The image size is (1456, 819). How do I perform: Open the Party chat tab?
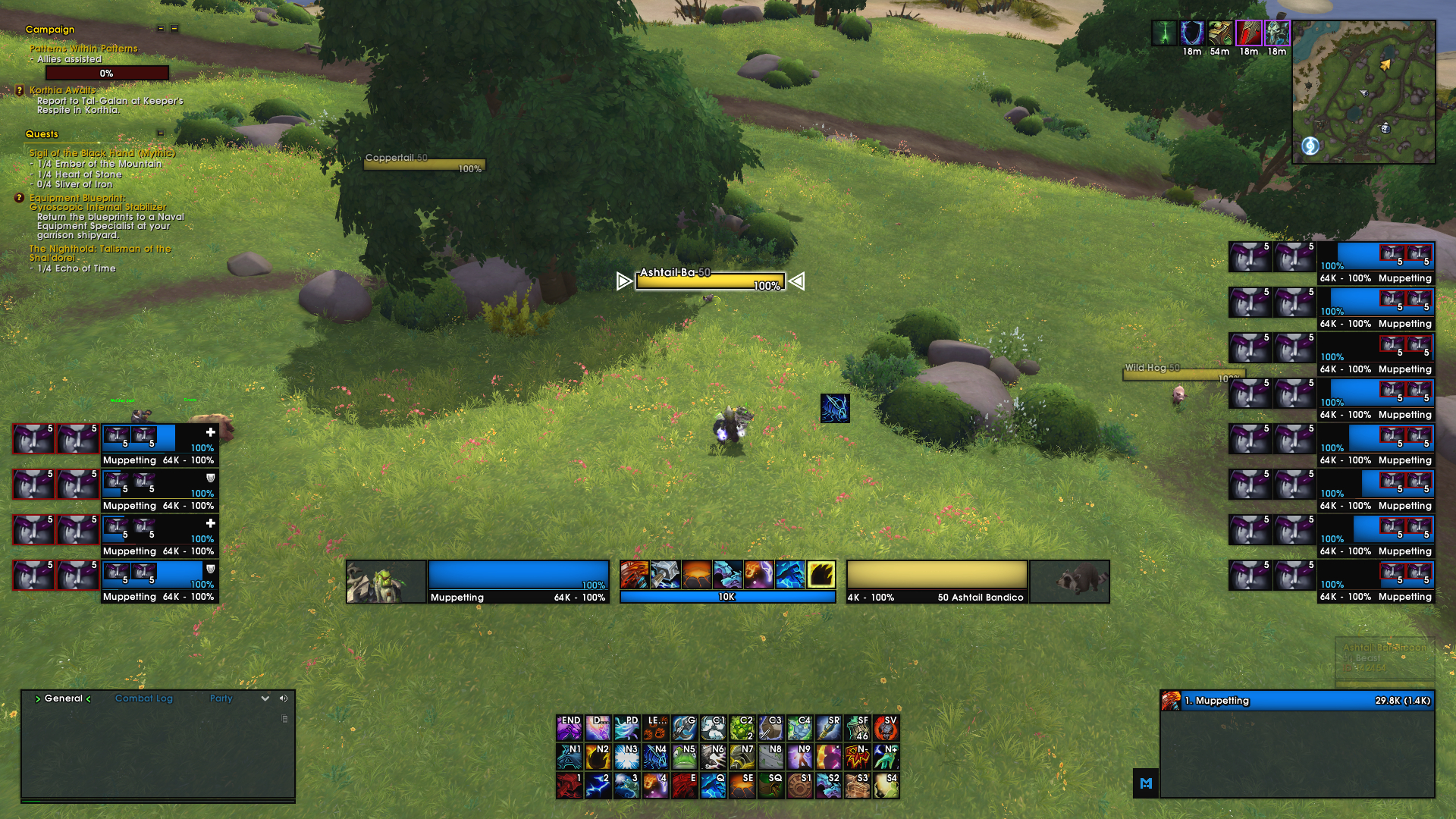point(221,698)
